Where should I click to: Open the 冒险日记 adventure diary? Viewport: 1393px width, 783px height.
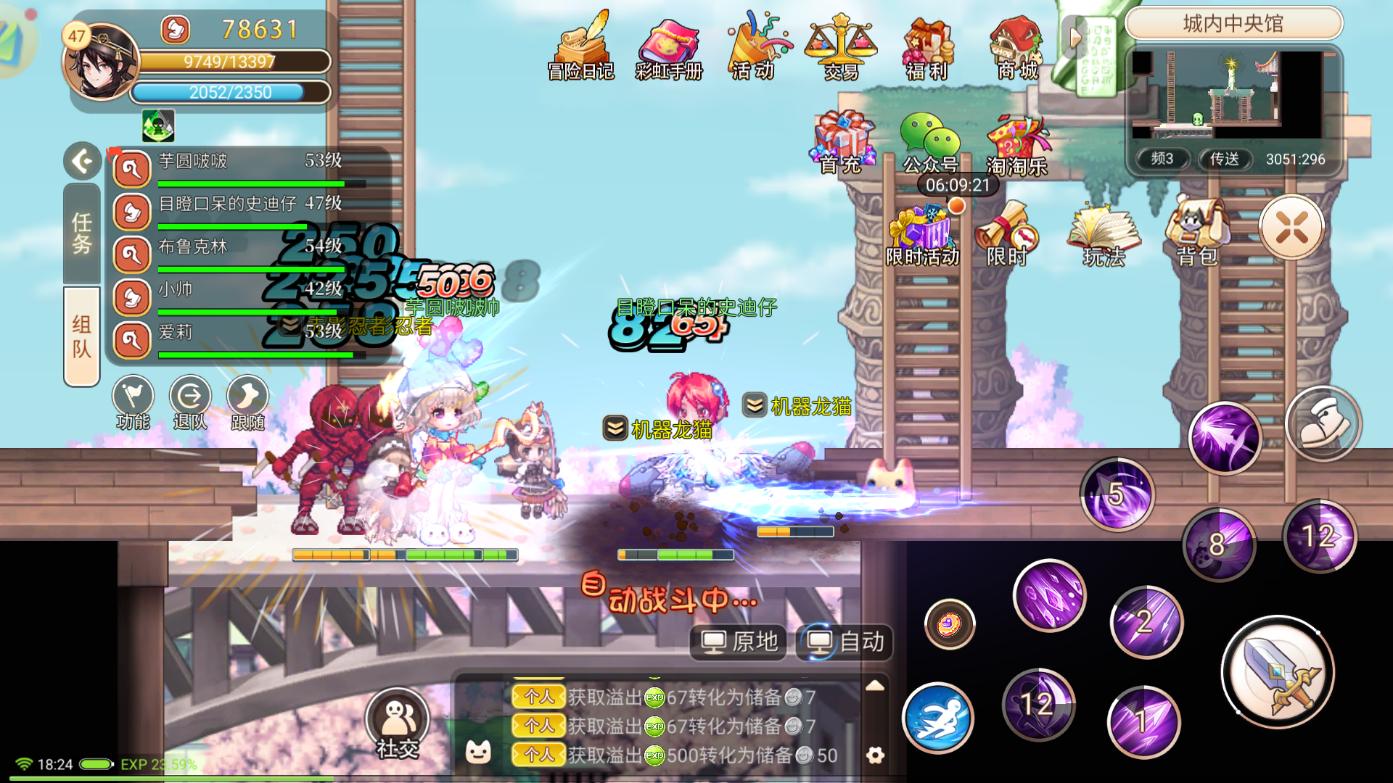point(581,45)
